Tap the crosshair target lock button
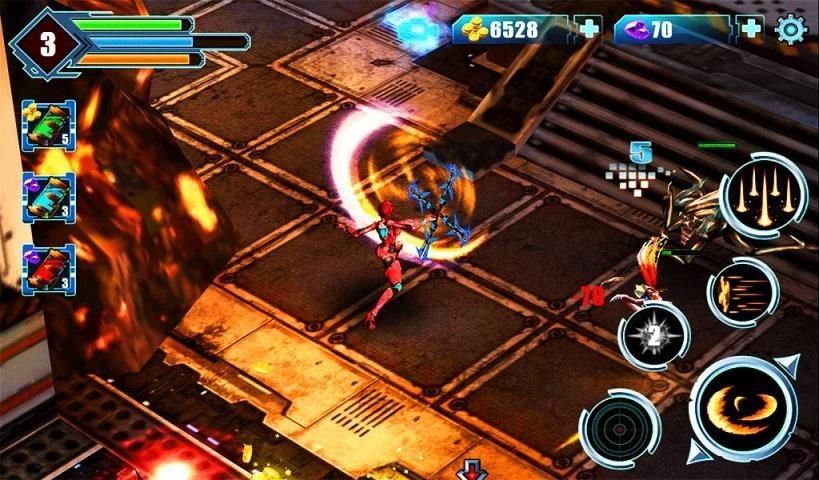Viewport: 819px width, 480px height. (x=619, y=428)
